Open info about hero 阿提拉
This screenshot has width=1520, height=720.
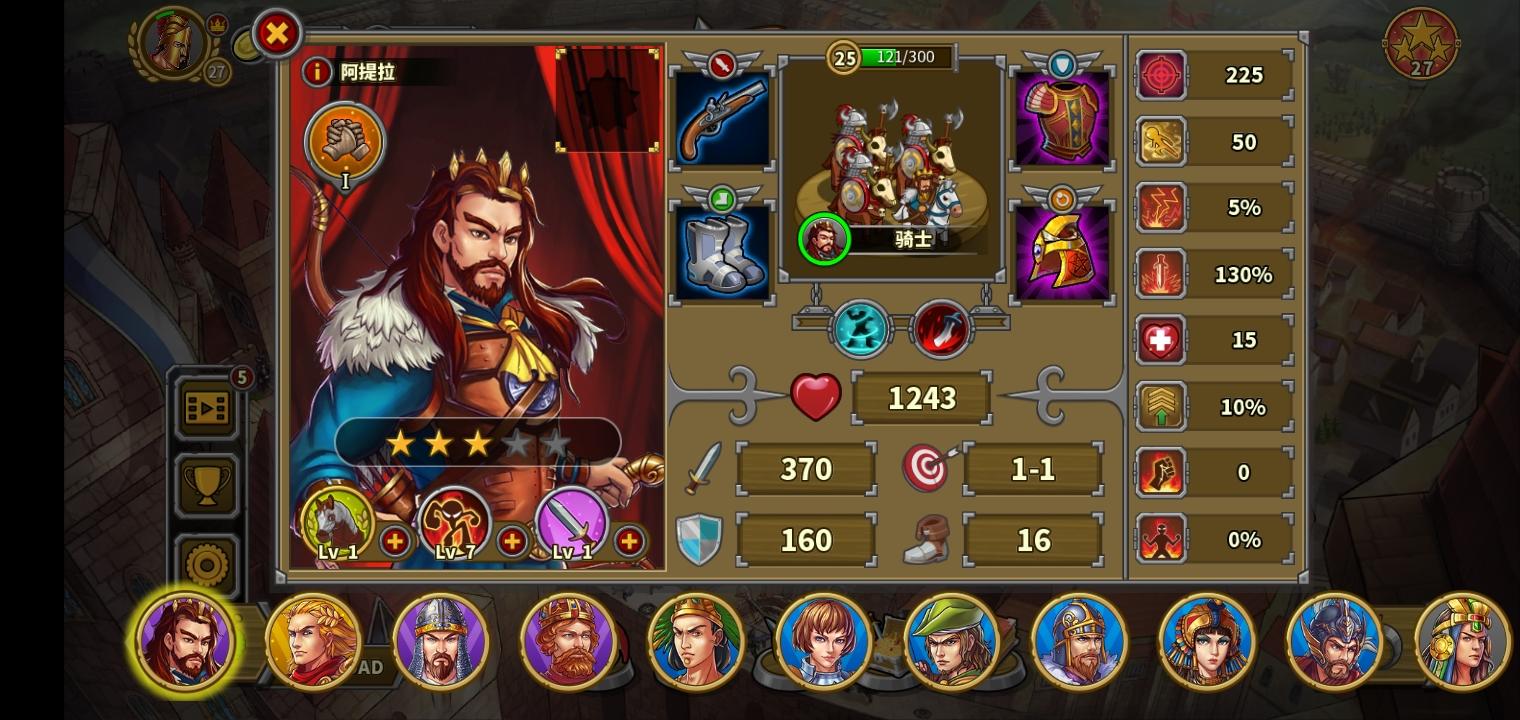pos(317,70)
